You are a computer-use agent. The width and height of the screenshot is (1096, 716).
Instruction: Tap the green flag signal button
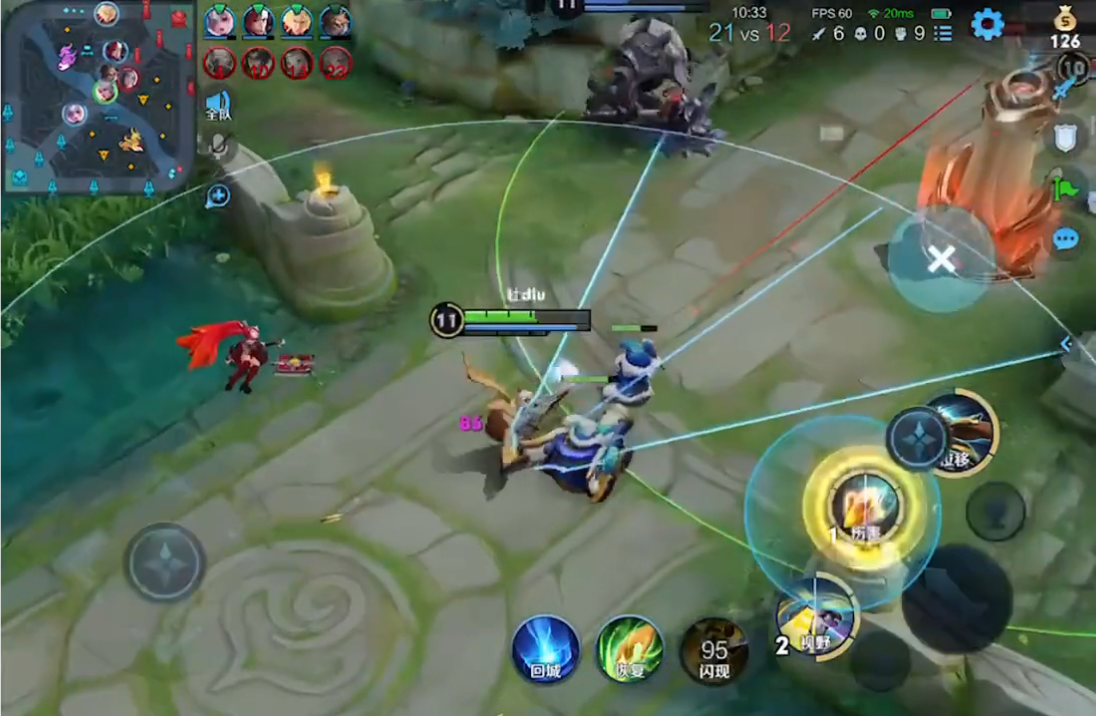coord(1064,186)
